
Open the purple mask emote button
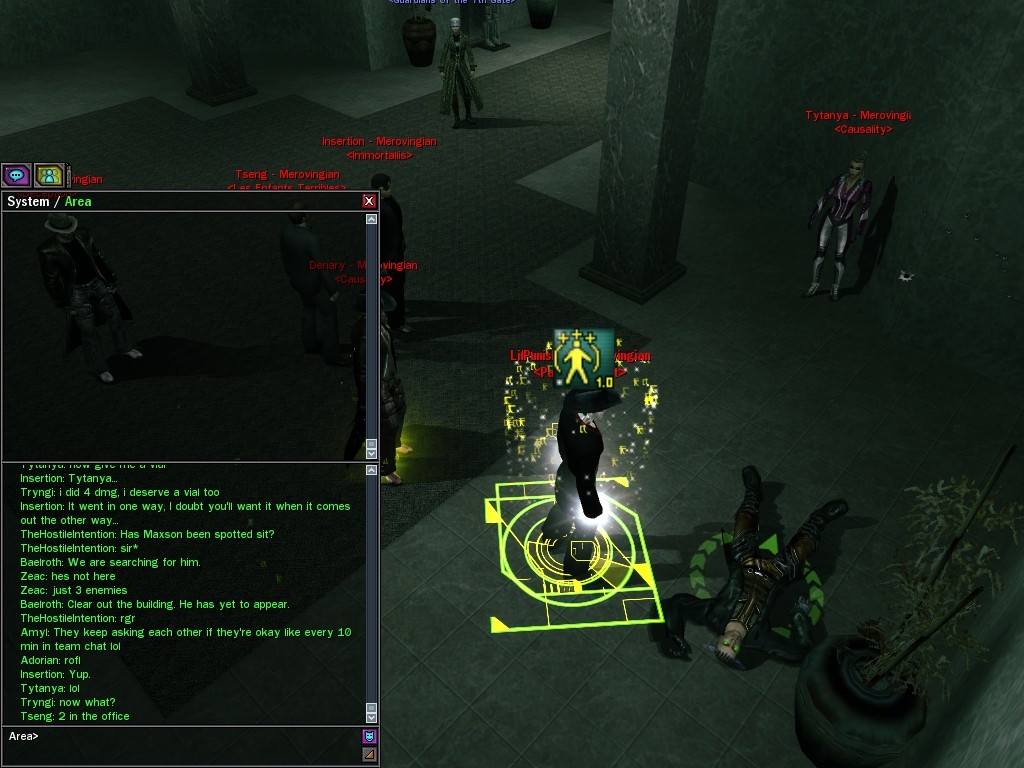tap(369, 736)
